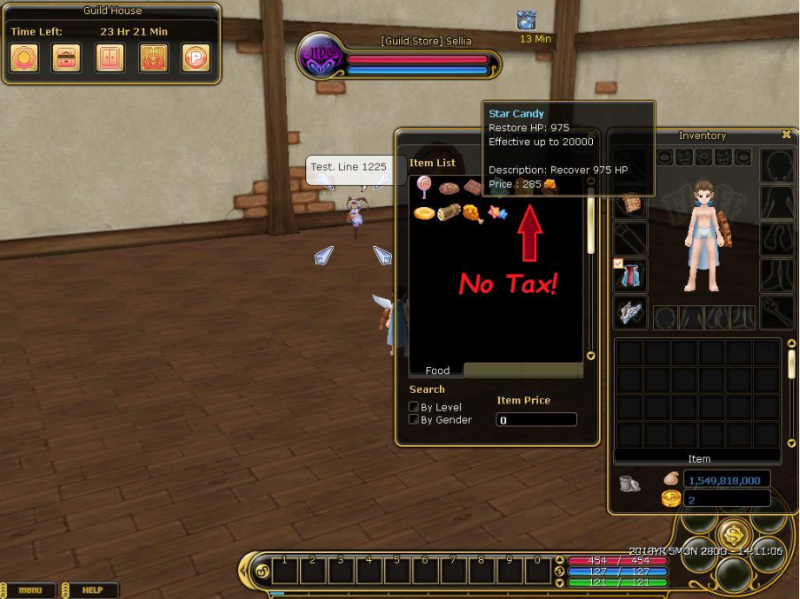This screenshot has height=599, width=800.
Task: Click the gold dollar shop orb
Action: coord(734,534)
